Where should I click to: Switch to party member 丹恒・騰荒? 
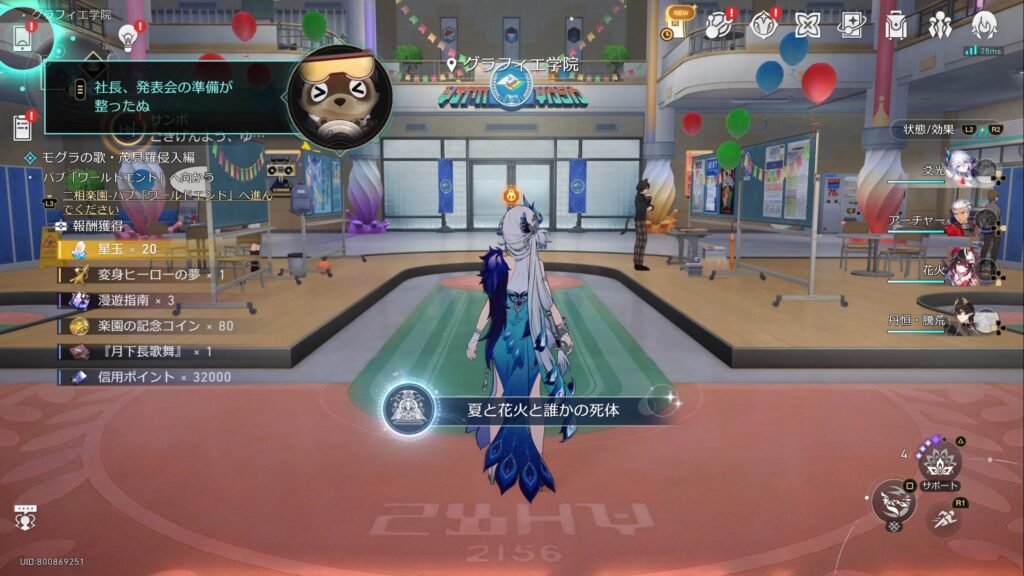pos(962,320)
